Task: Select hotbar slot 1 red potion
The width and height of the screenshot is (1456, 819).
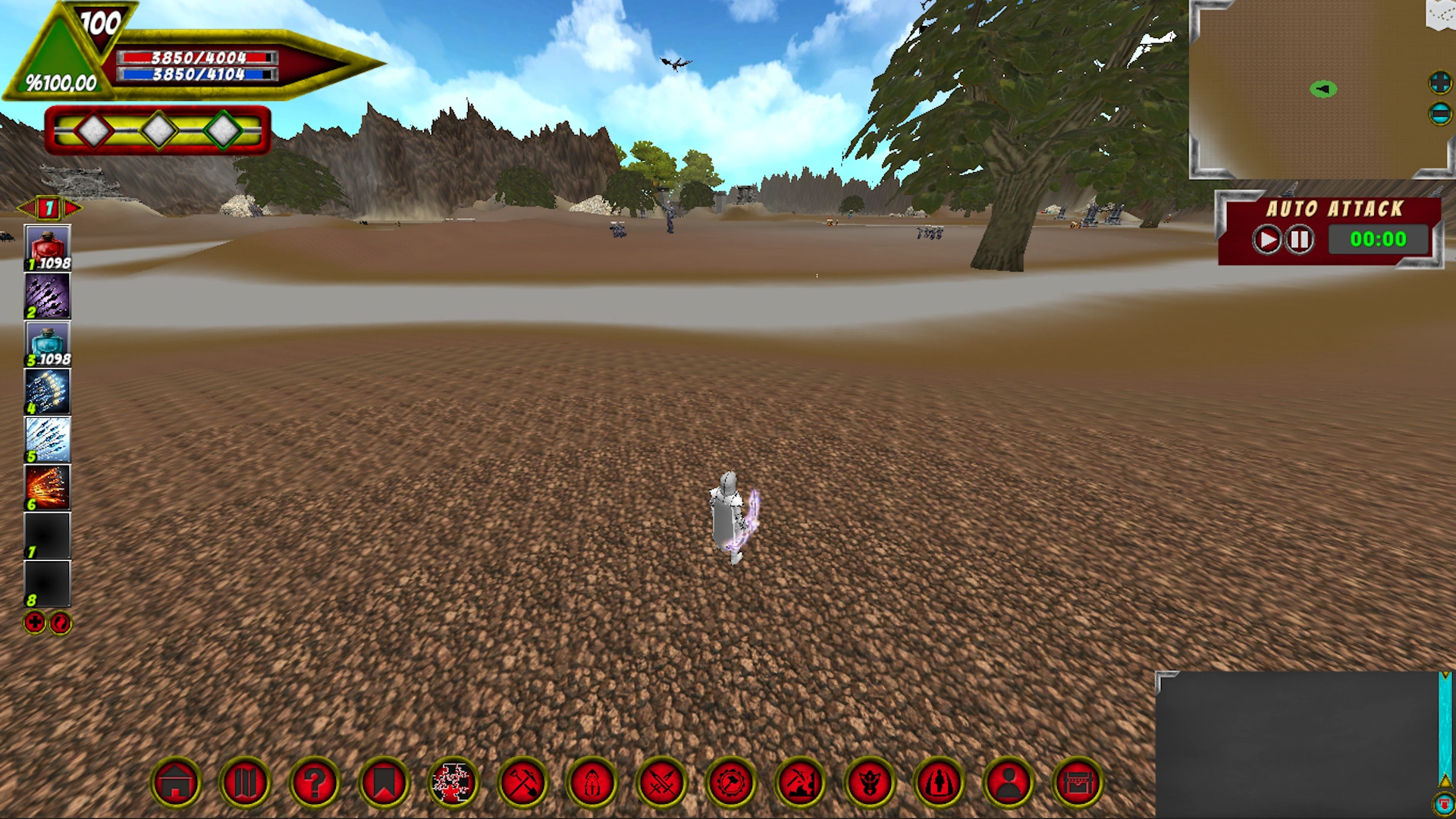Action: (47, 244)
